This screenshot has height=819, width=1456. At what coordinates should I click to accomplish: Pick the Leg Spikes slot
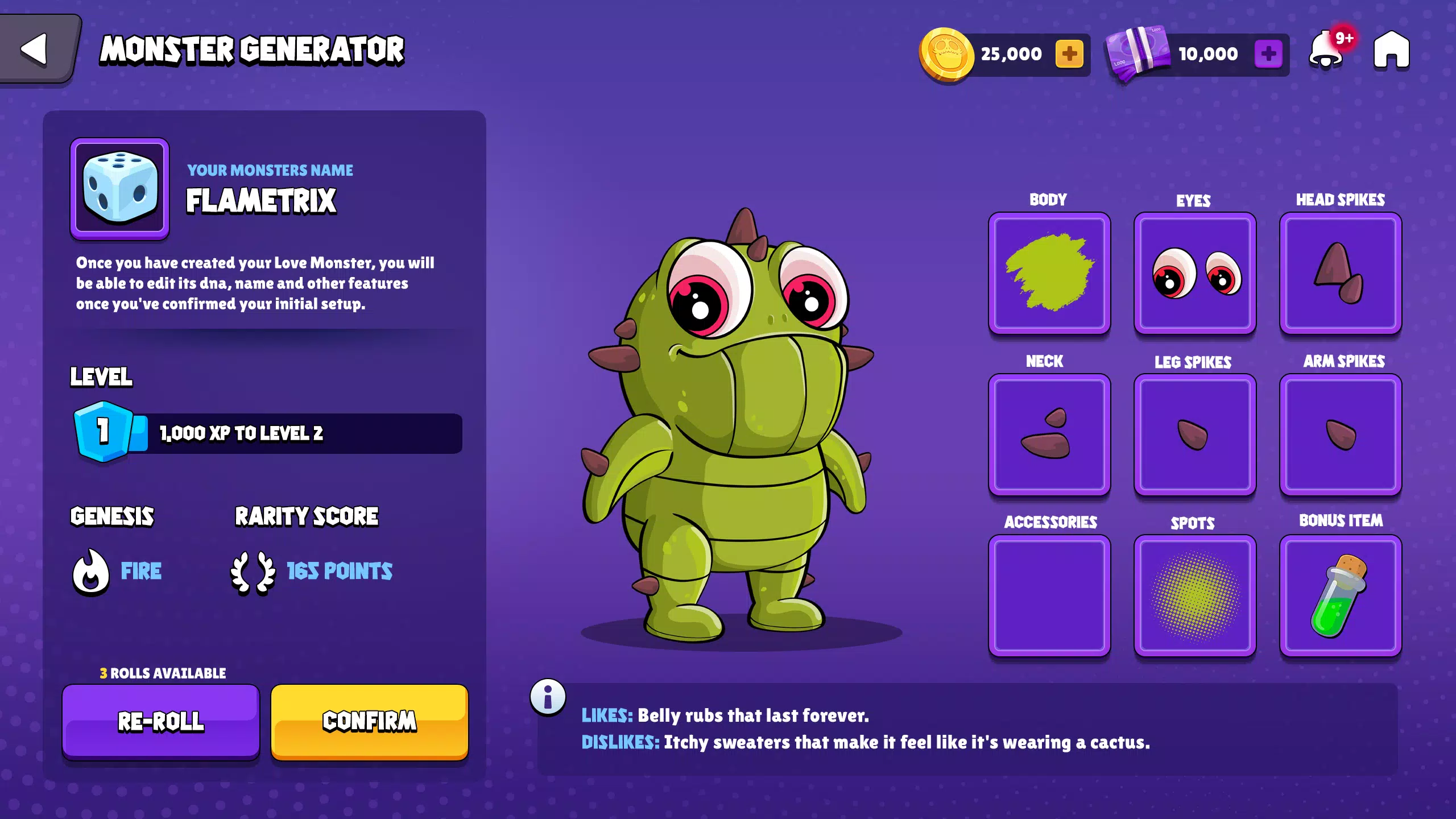1195,435
